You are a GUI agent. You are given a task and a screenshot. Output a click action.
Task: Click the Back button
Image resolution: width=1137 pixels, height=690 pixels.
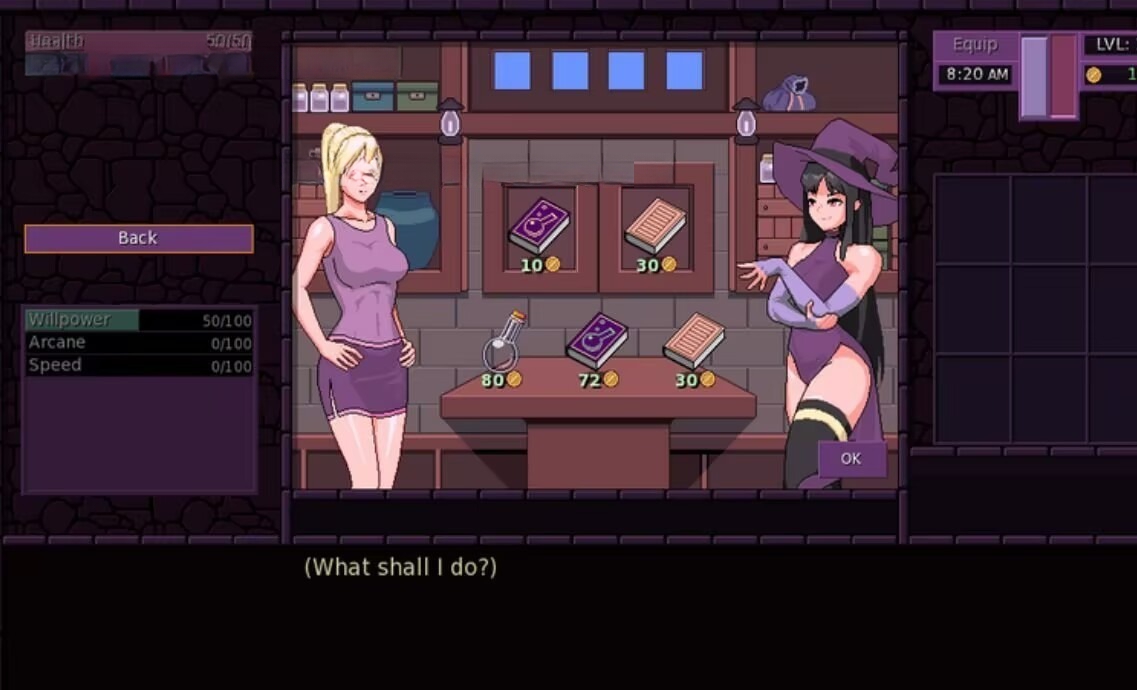[x=138, y=238]
